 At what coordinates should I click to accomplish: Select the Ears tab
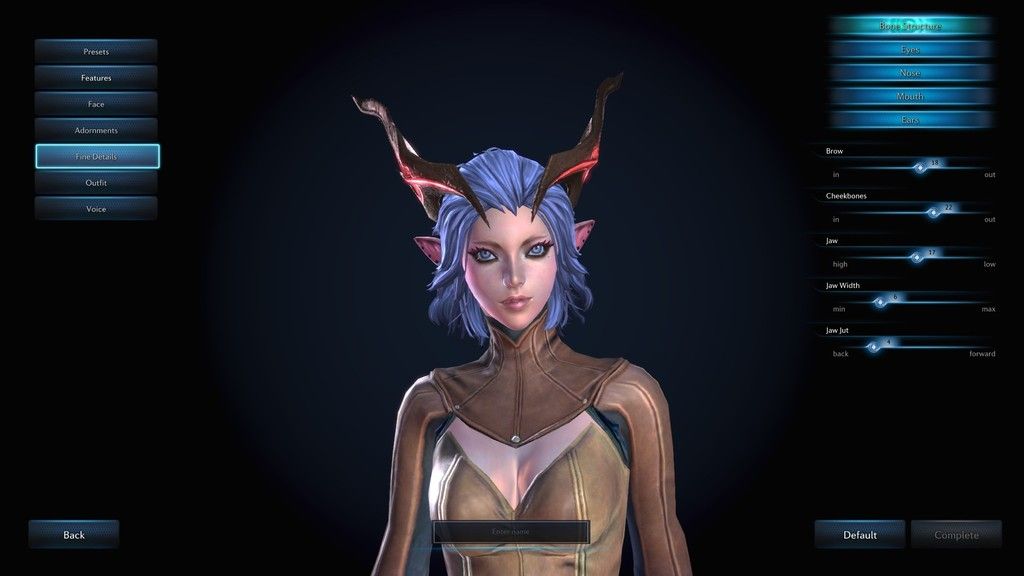tap(910, 120)
